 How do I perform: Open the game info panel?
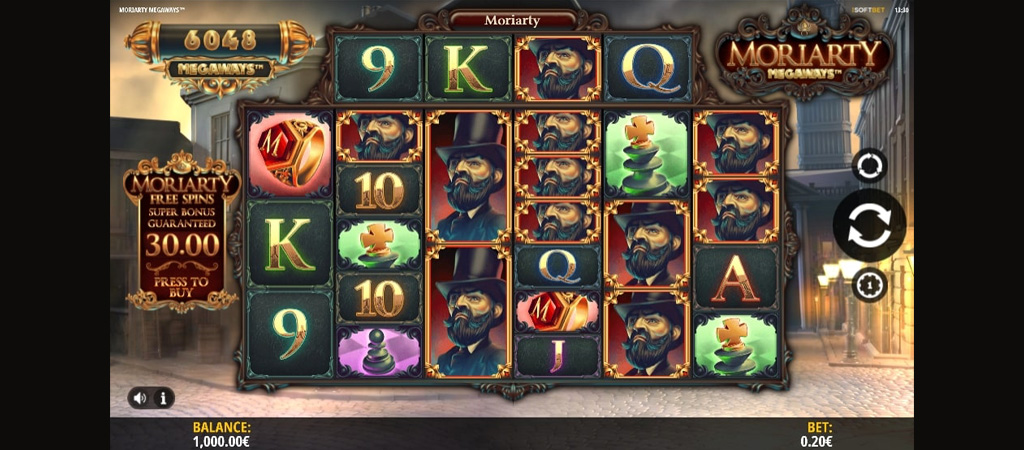tap(163, 398)
